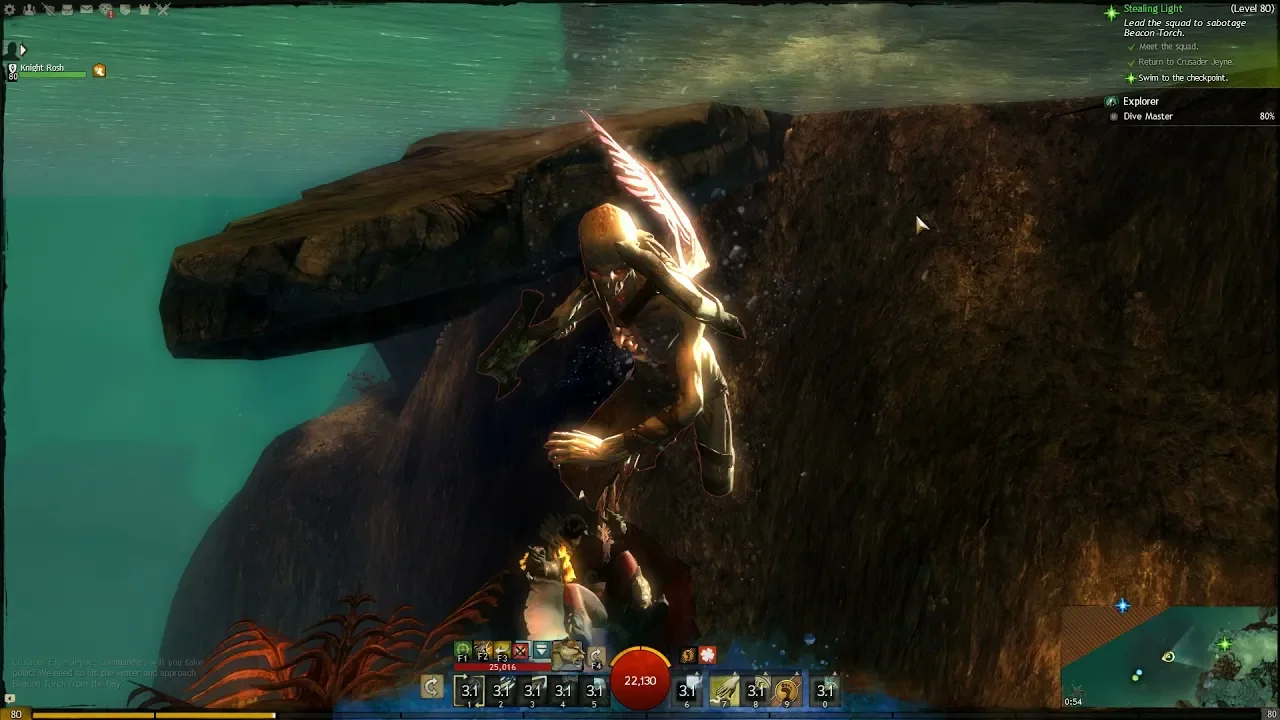Trigger the F1 pet attack command
This screenshot has width=1280, height=720.
[x=463, y=652]
